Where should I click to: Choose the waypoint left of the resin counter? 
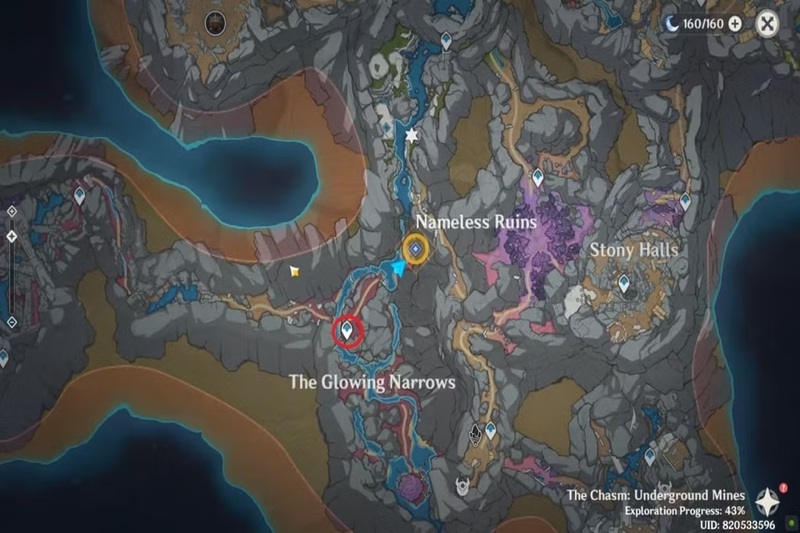[446, 40]
